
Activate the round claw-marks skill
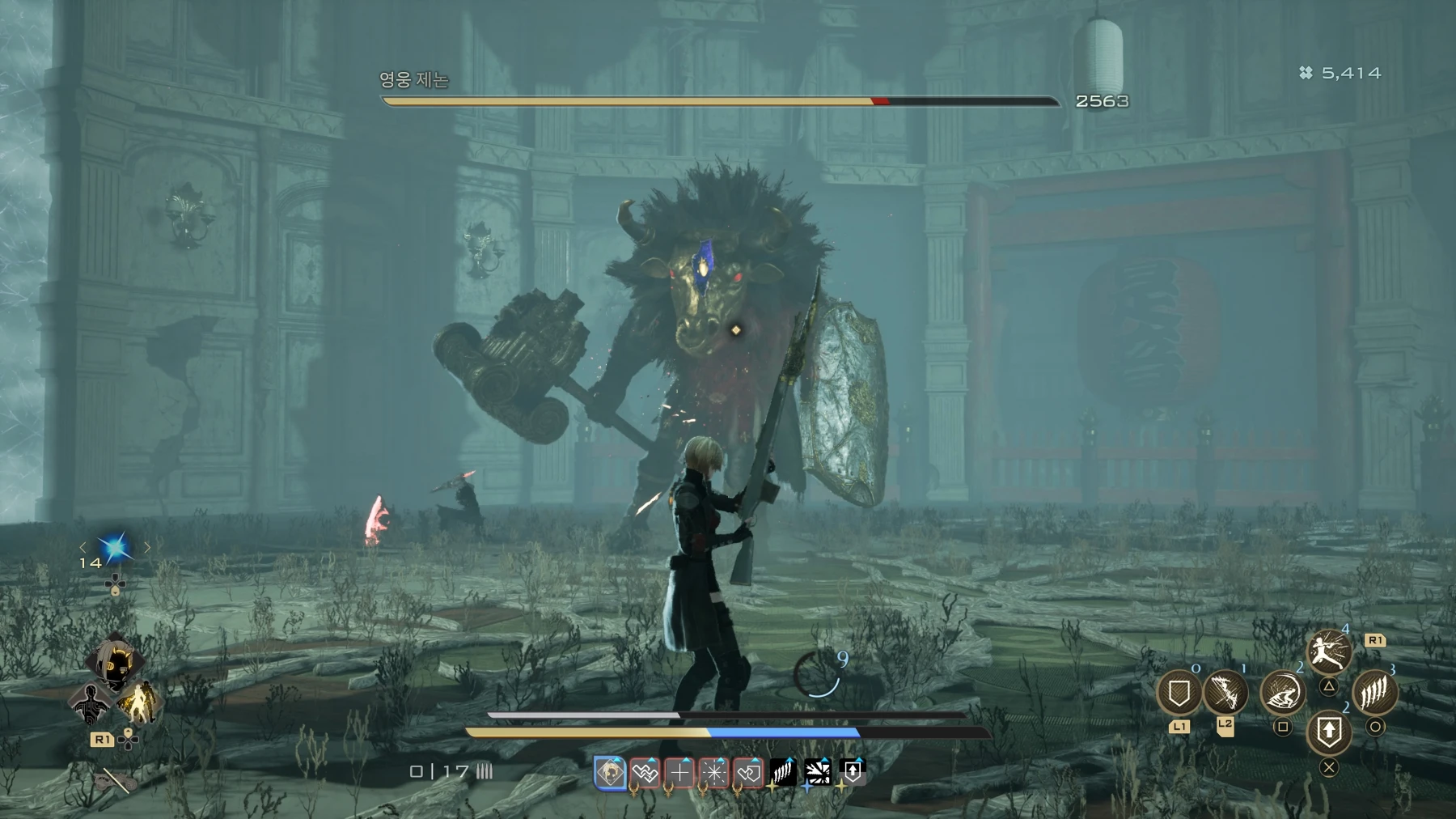point(1374,694)
